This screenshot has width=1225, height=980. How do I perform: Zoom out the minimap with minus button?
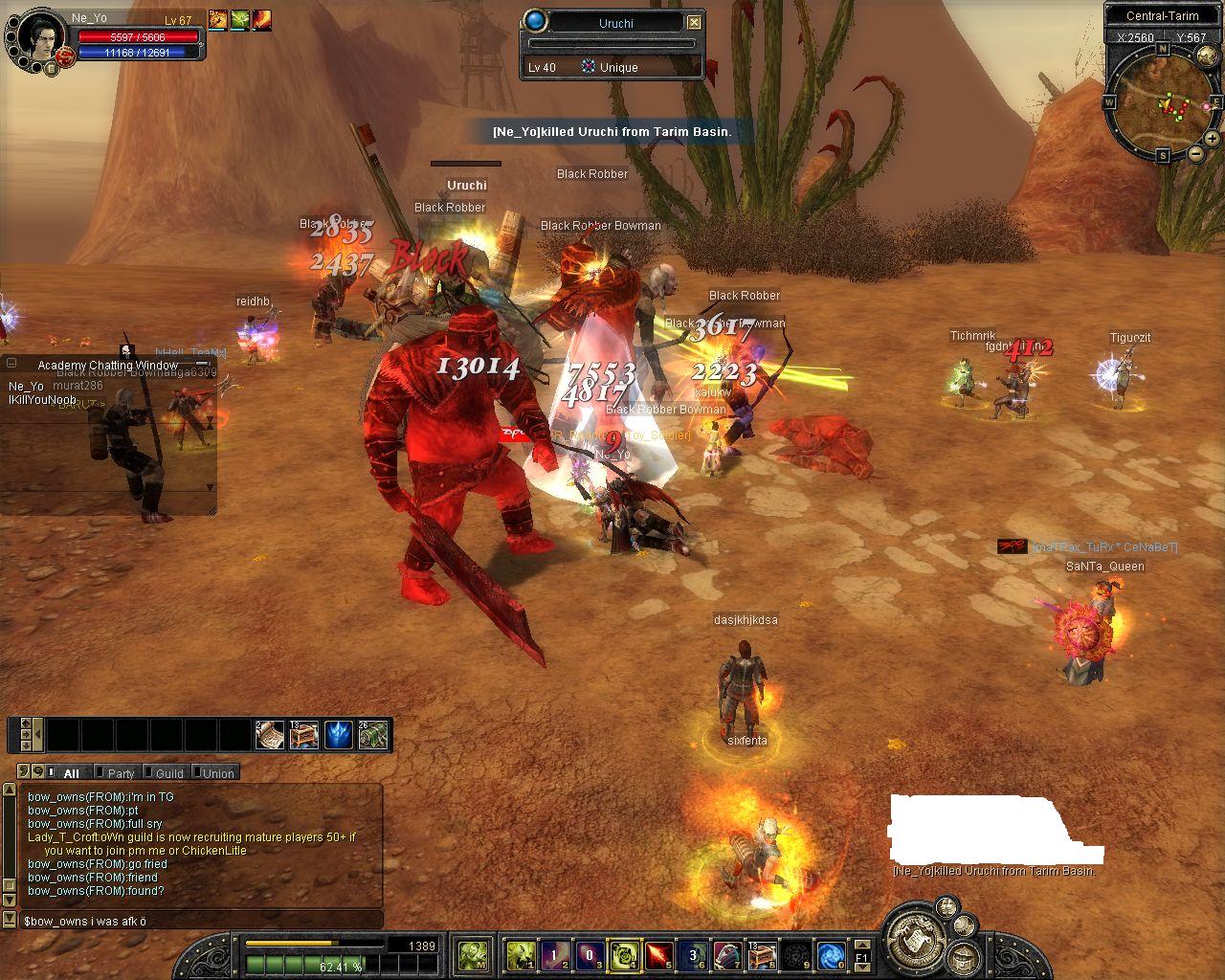coord(1195,153)
